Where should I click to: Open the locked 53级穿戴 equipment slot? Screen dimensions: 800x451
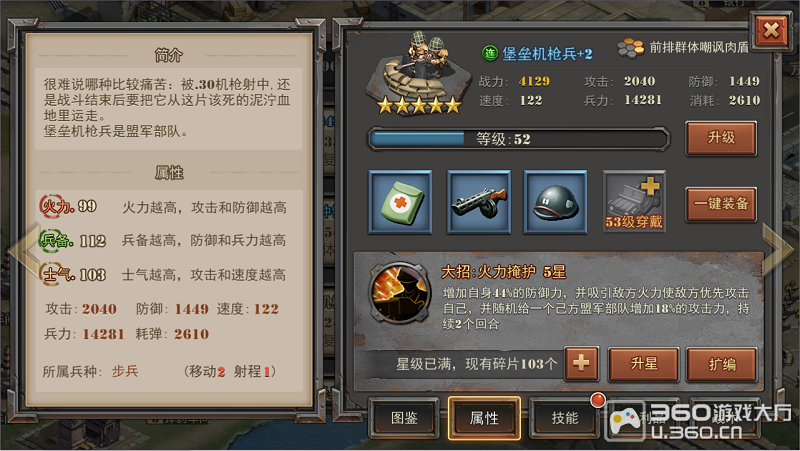(634, 202)
